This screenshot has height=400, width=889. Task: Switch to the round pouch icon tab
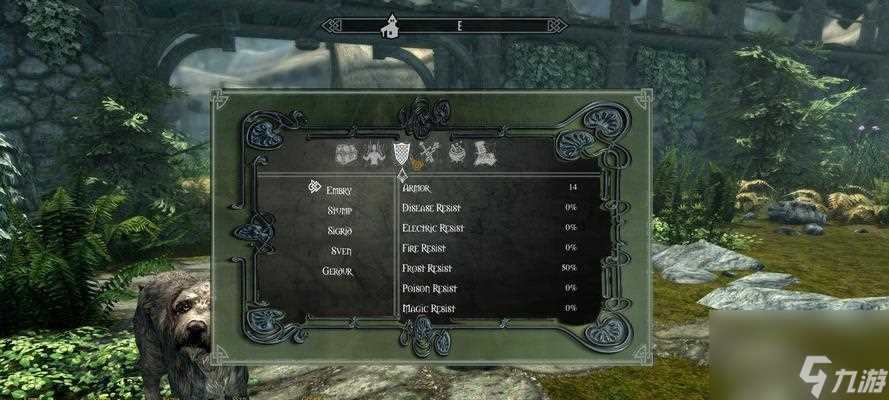coord(459,154)
